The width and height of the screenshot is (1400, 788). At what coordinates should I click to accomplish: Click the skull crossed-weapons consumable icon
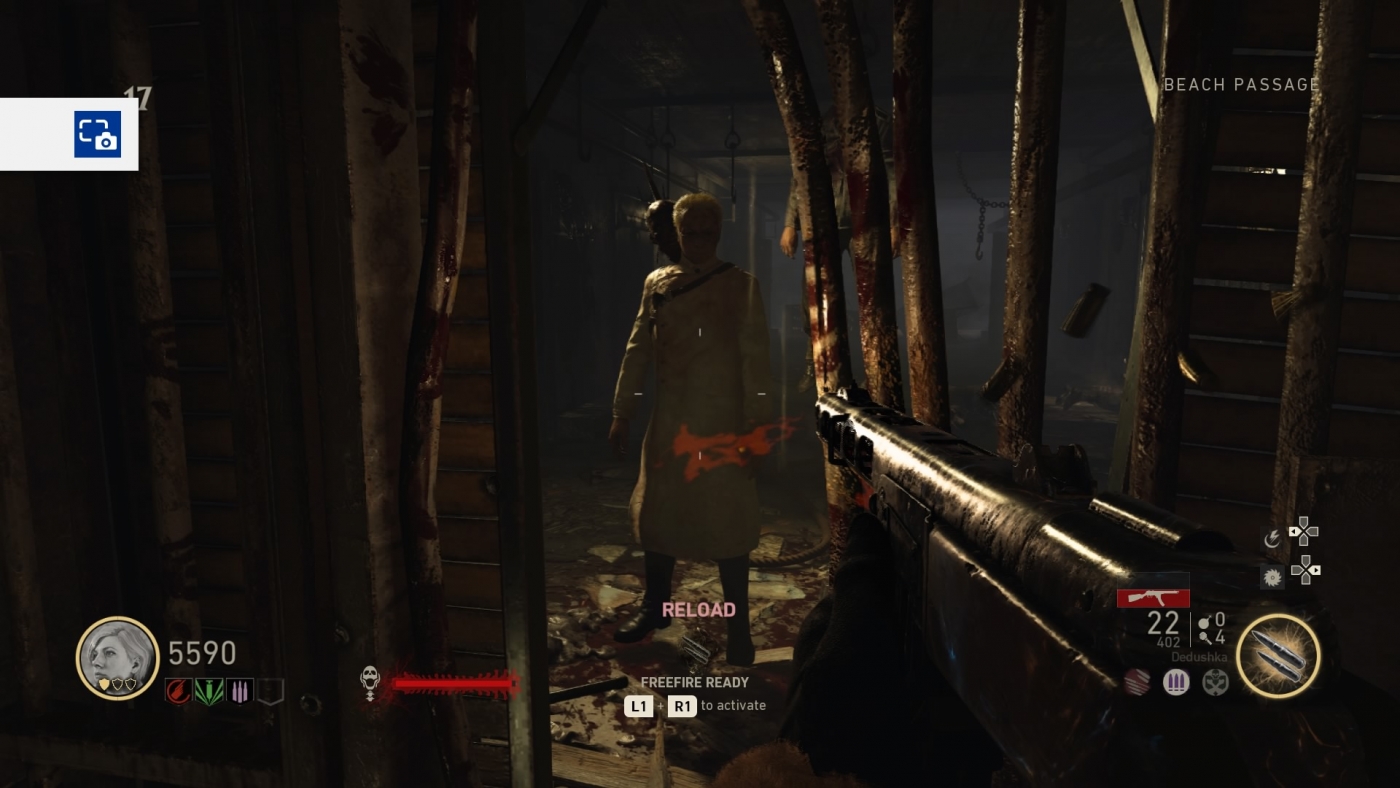coord(1213,681)
